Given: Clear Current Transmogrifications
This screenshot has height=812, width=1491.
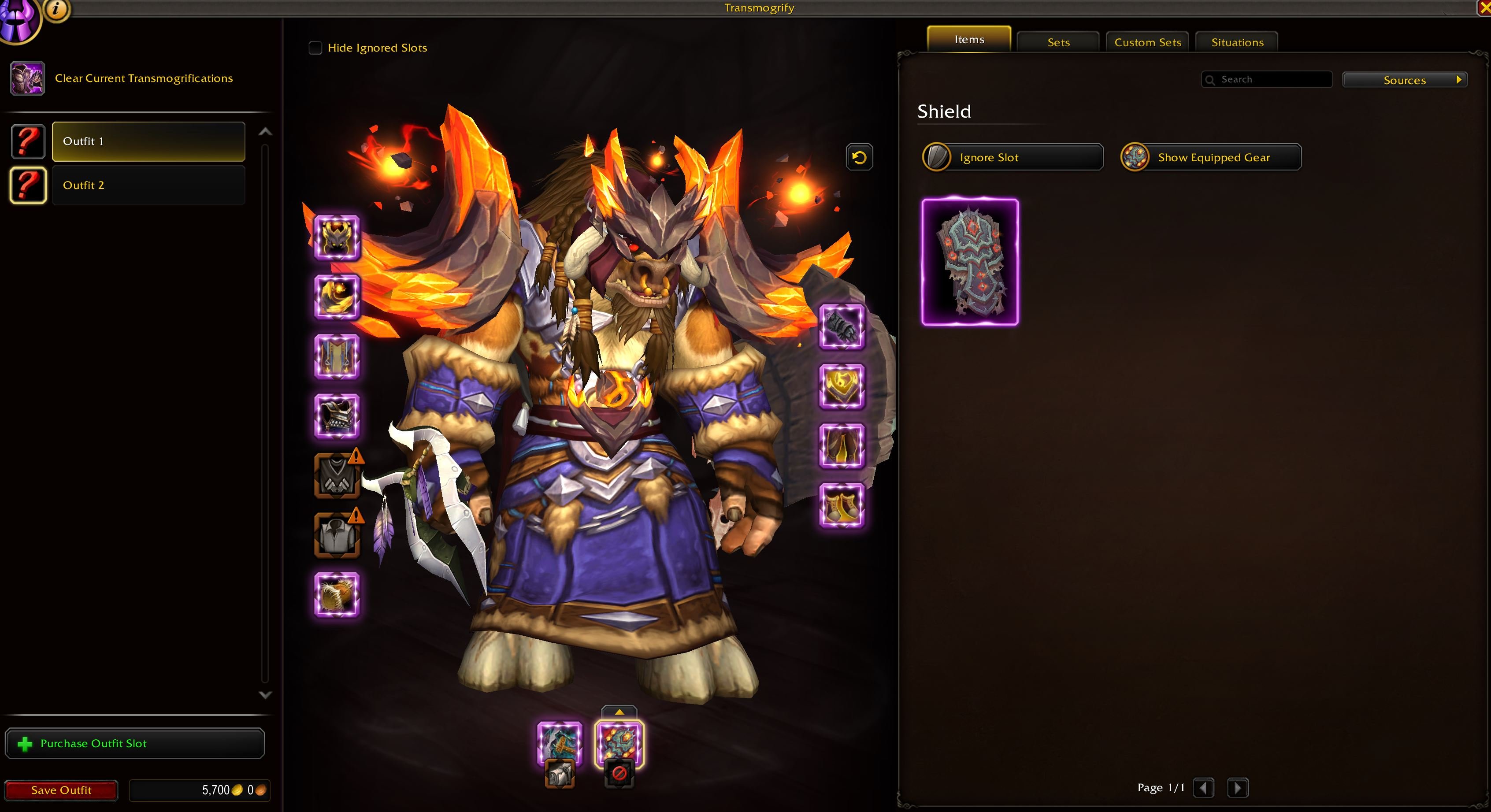Looking at the screenshot, I should tap(143, 78).
